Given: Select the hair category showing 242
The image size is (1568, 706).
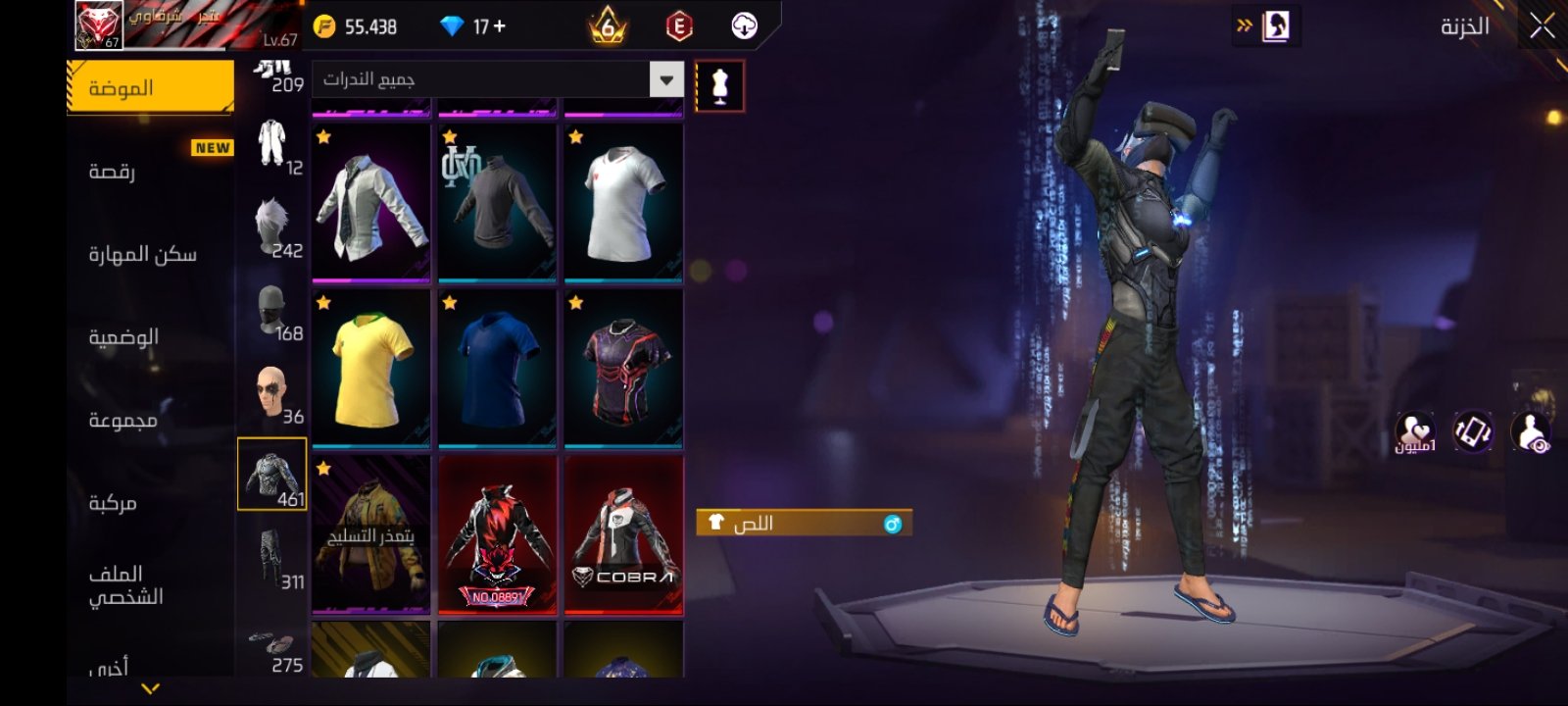Looking at the screenshot, I should tap(272, 227).
